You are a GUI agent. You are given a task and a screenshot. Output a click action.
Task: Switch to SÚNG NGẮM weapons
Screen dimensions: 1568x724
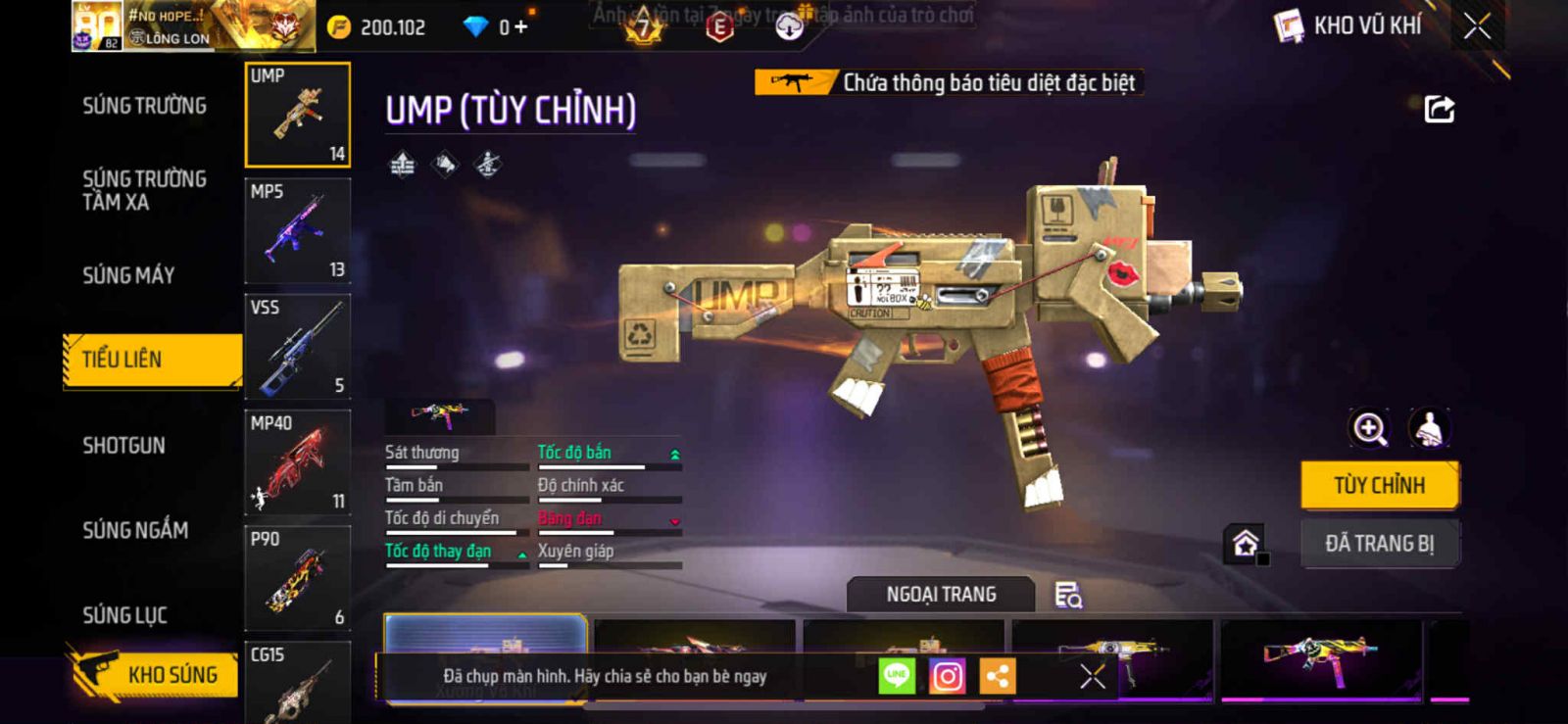(x=135, y=530)
